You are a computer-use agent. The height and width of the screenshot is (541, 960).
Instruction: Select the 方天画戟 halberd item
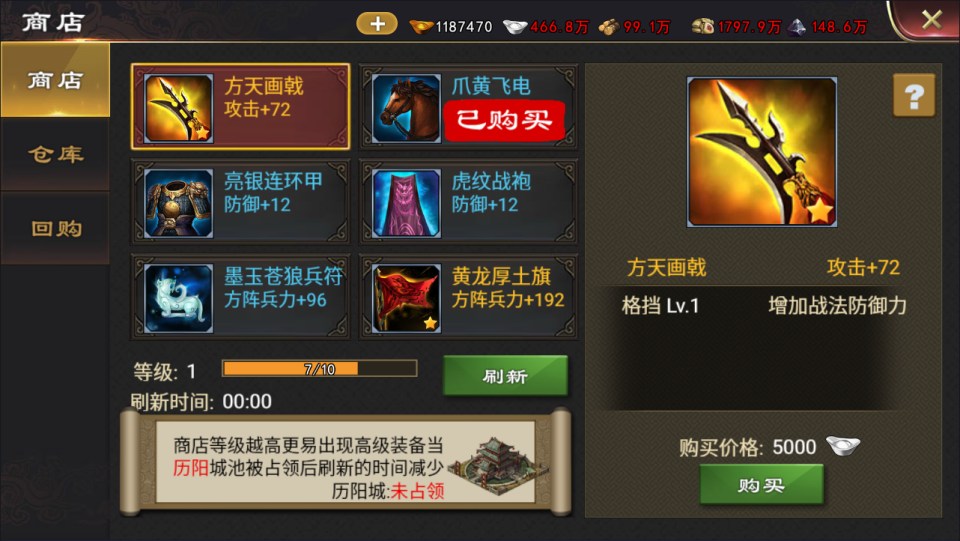[x=240, y=107]
